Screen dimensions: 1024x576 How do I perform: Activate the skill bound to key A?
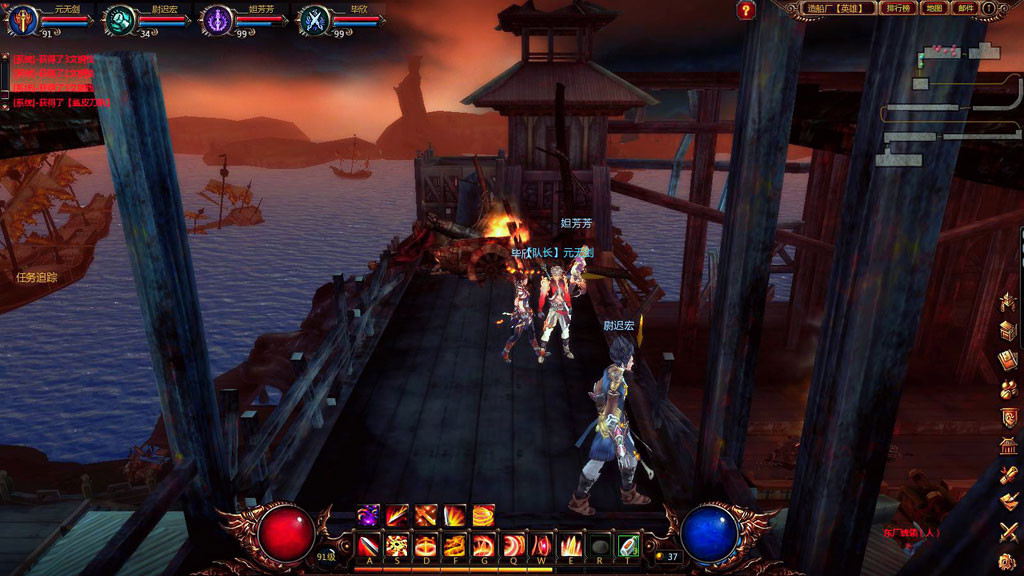(369, 546)
